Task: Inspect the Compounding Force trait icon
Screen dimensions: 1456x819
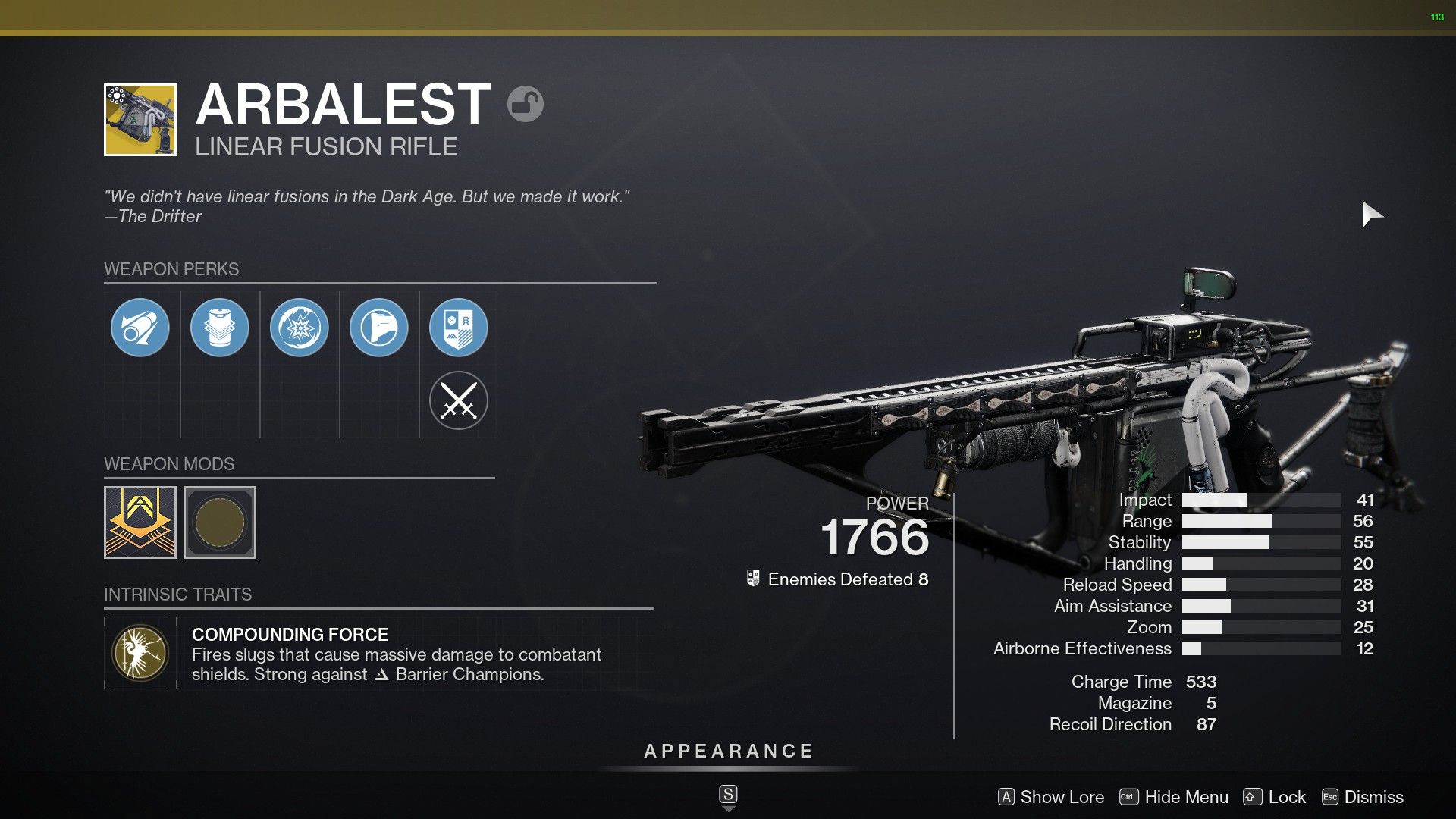Action: coord(140,652)
